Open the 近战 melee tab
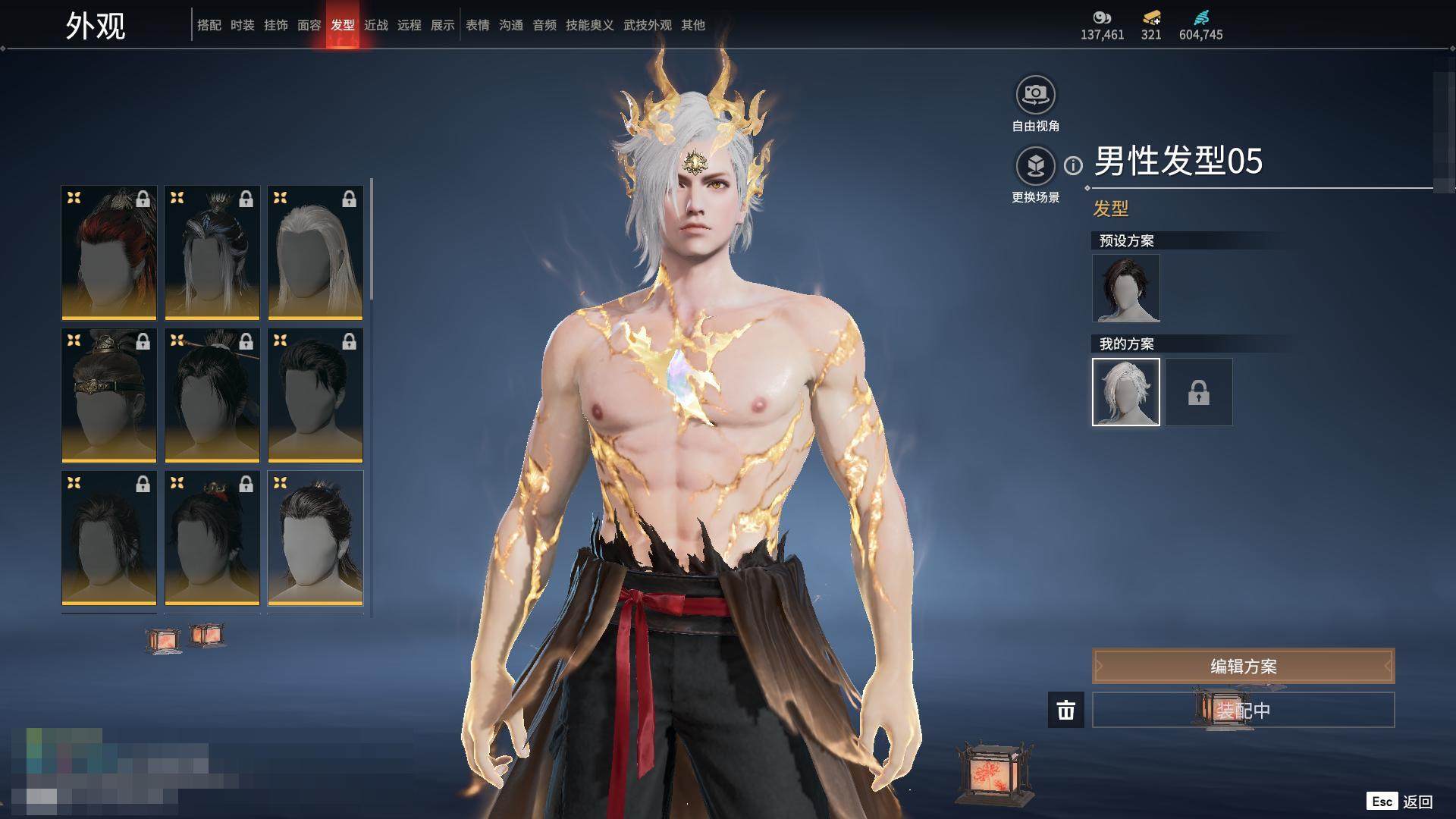The width and height of the screenshot is (1456, 819). tap(376, 25)
